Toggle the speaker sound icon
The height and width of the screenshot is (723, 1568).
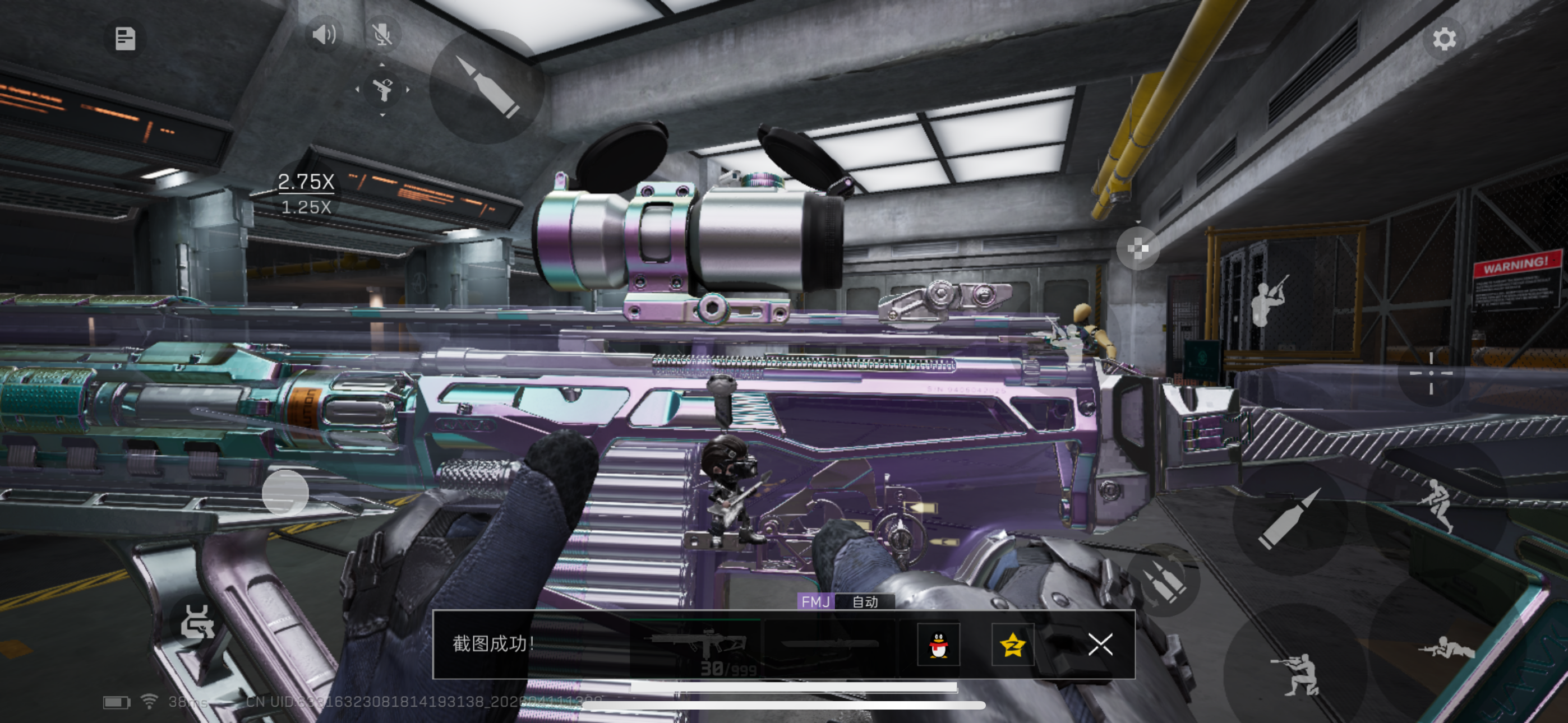pyautogui.click(x=323, y=35)
